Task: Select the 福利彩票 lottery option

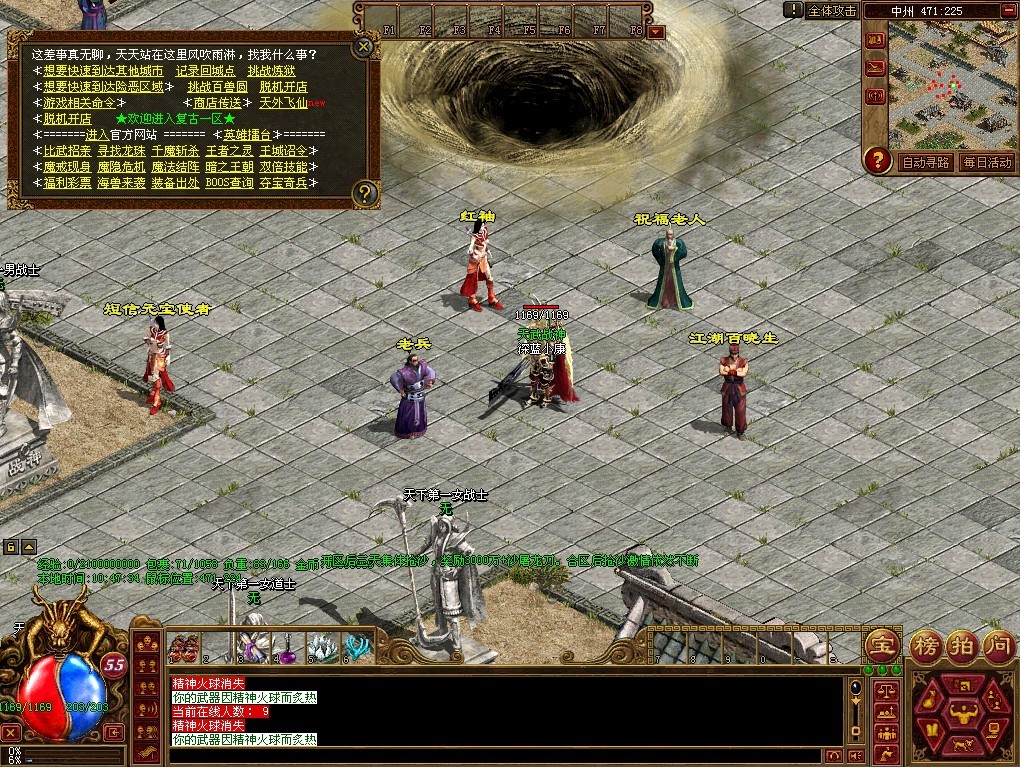Action: point(66,183)
